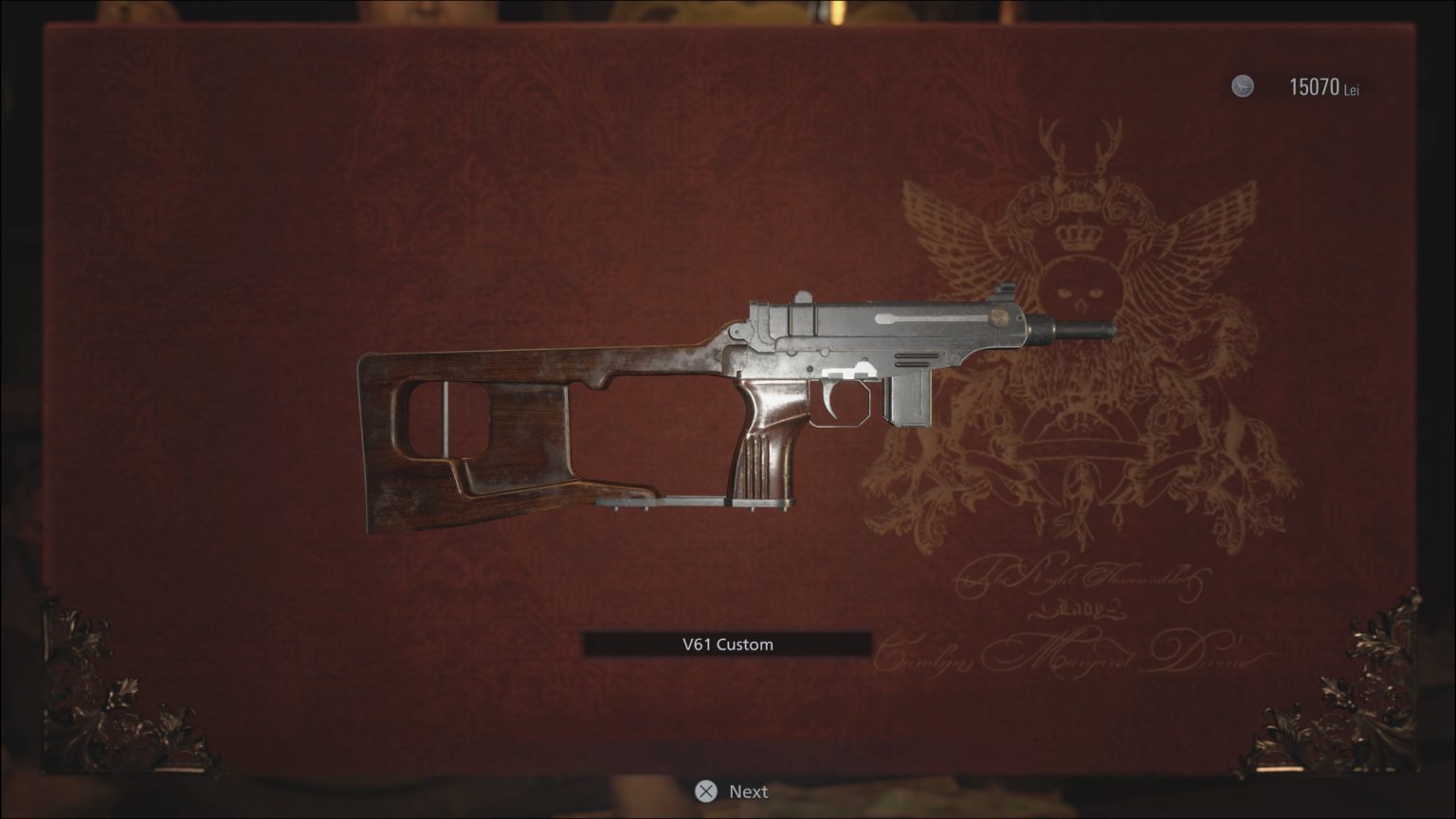Click the X button prompt icon
1456x819 pixels.
(704, 791)
